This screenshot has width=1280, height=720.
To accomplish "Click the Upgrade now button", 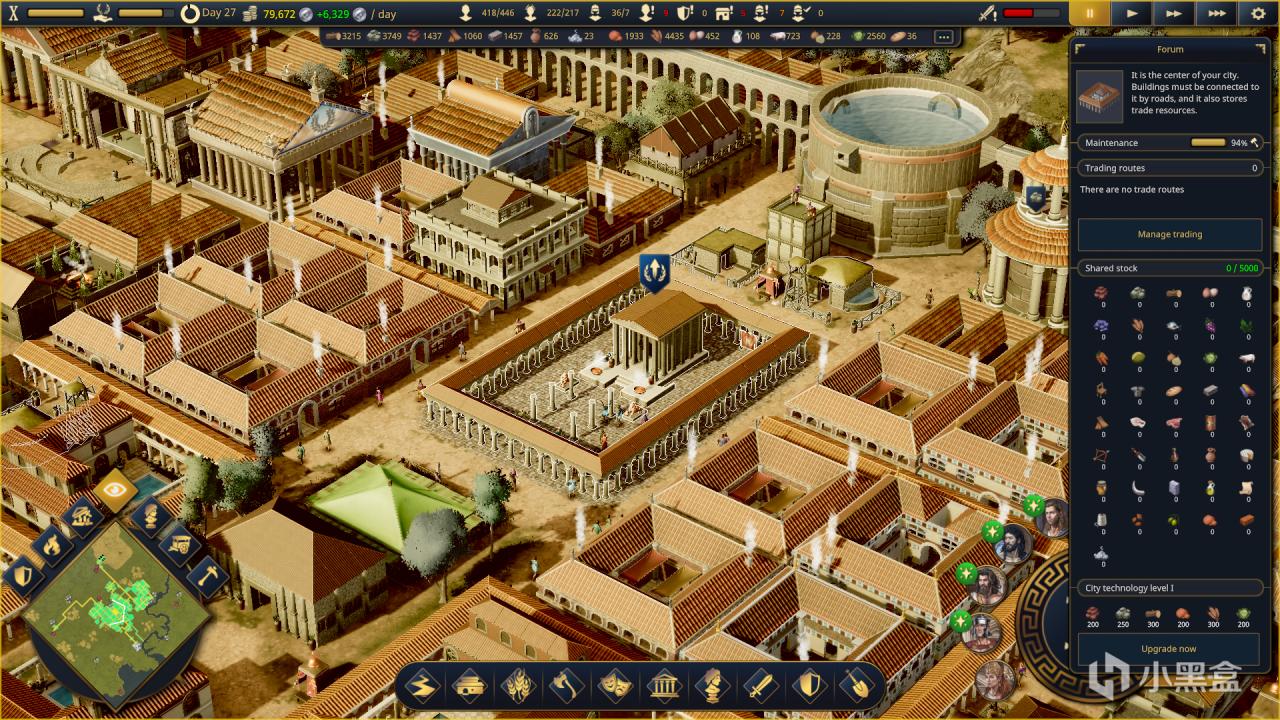I will [x=1169, y=648].
